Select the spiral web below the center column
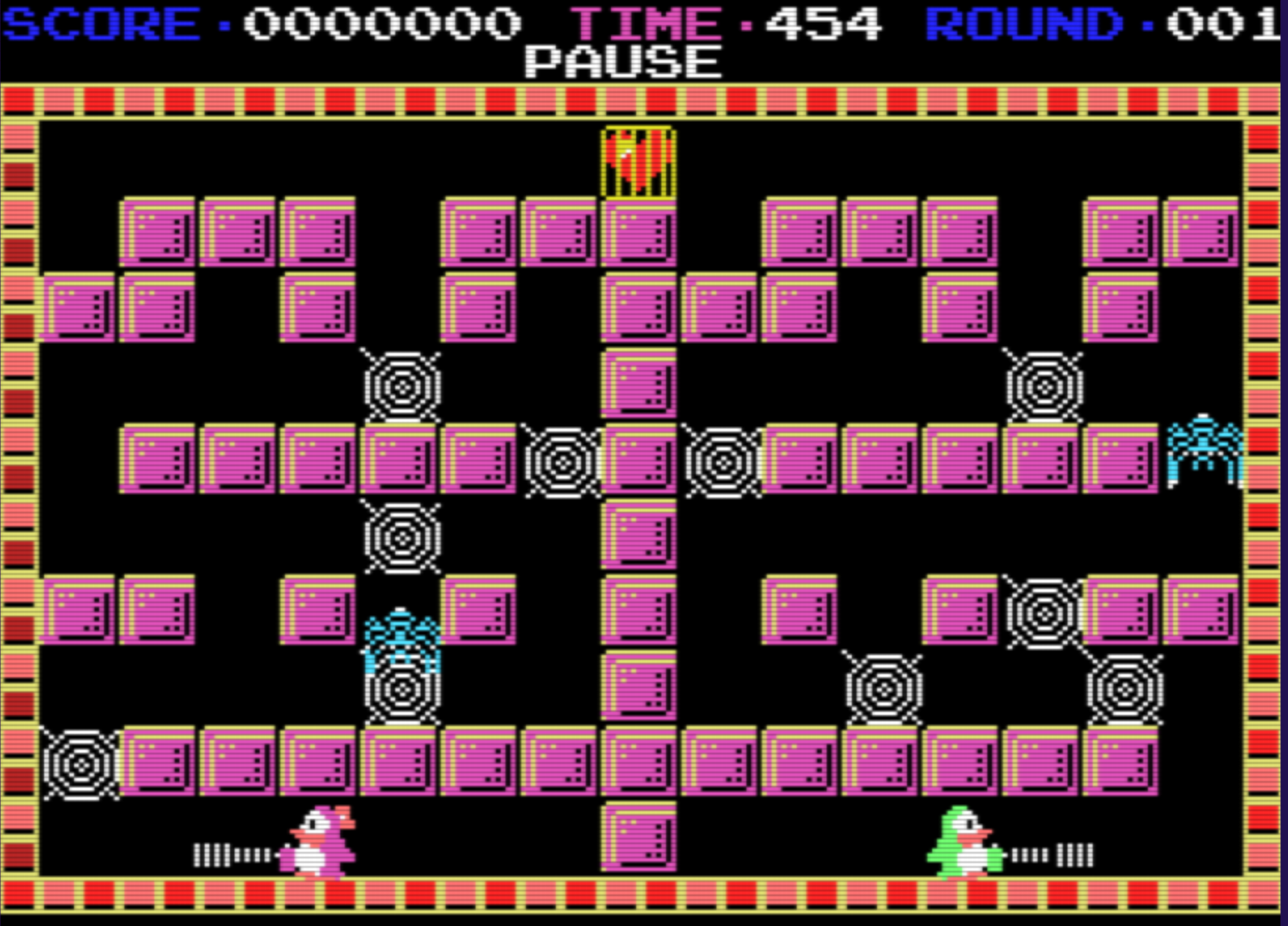The image size is (1288, 926). [404, 539]
